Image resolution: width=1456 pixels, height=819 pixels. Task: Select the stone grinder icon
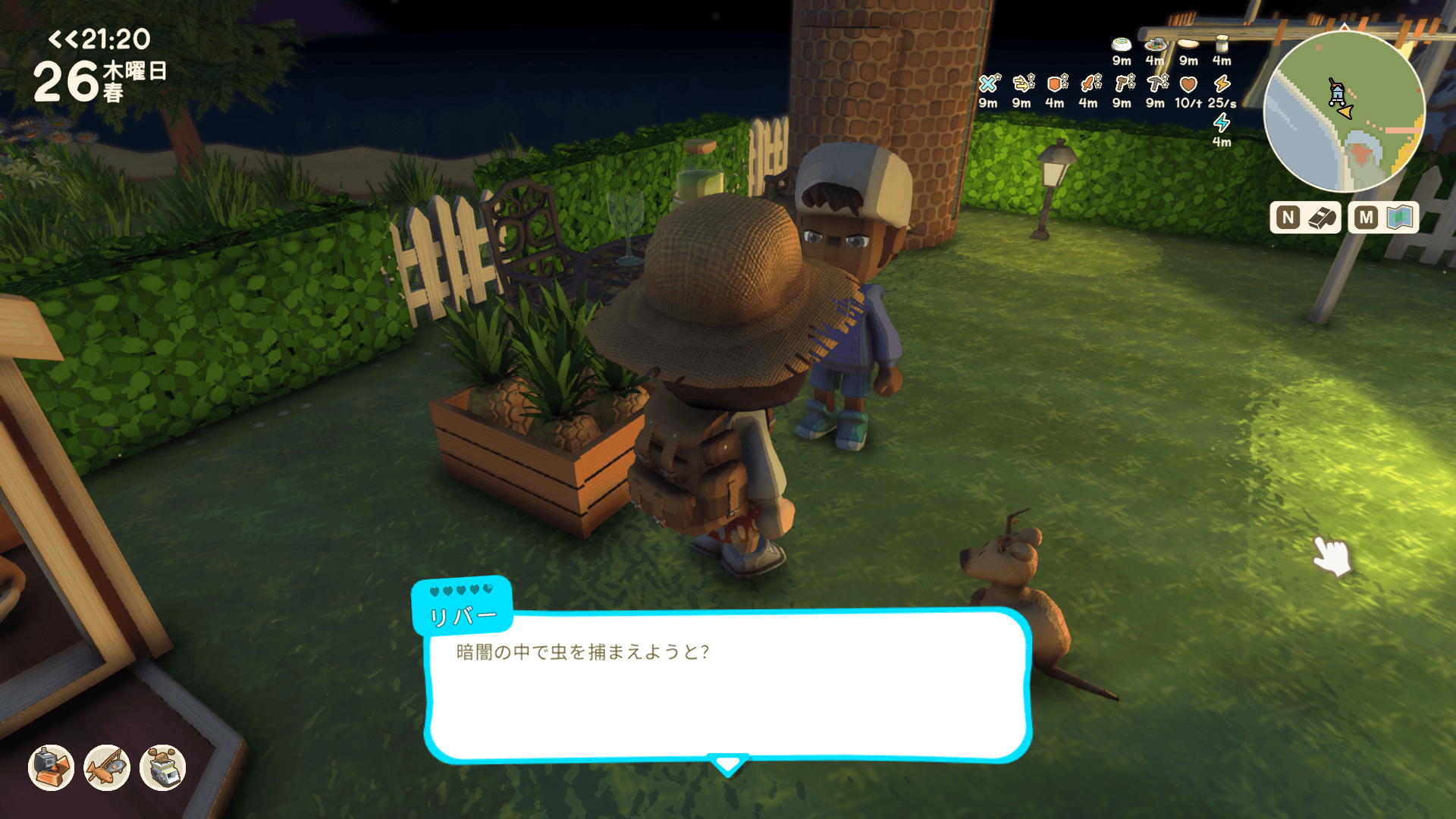[163, 767]
